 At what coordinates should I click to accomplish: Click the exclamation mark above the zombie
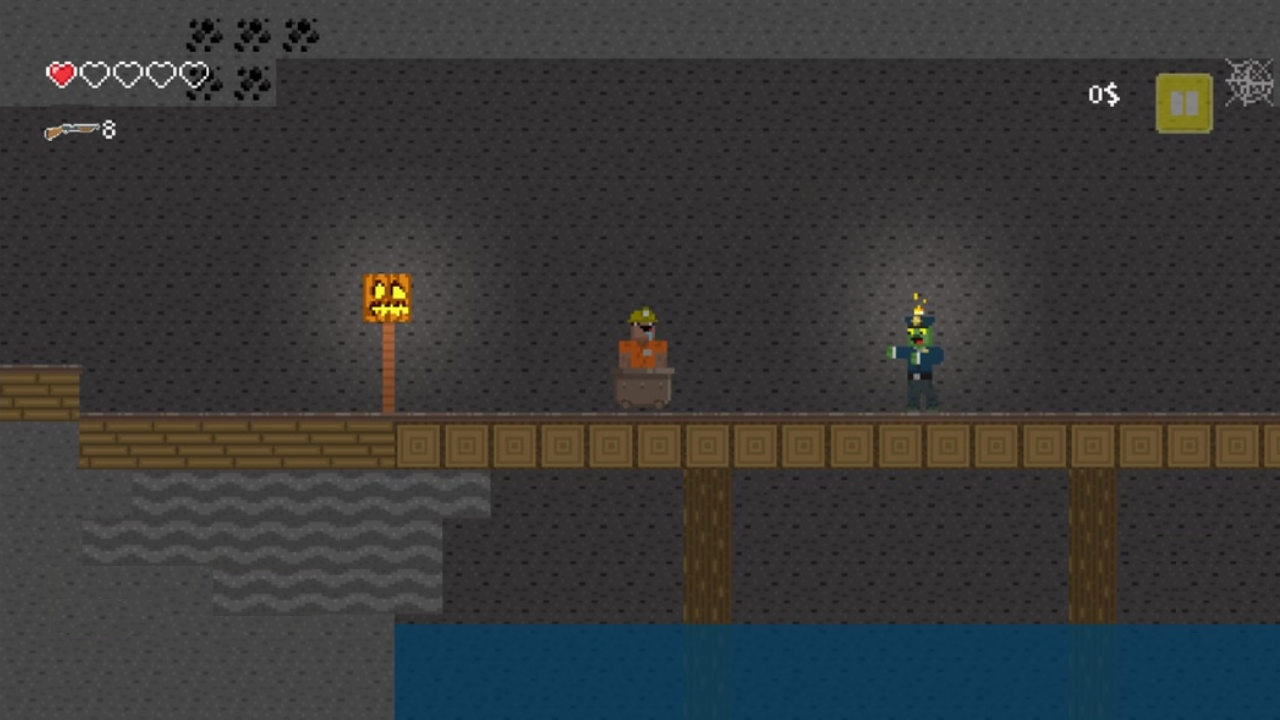coord(917,298)
